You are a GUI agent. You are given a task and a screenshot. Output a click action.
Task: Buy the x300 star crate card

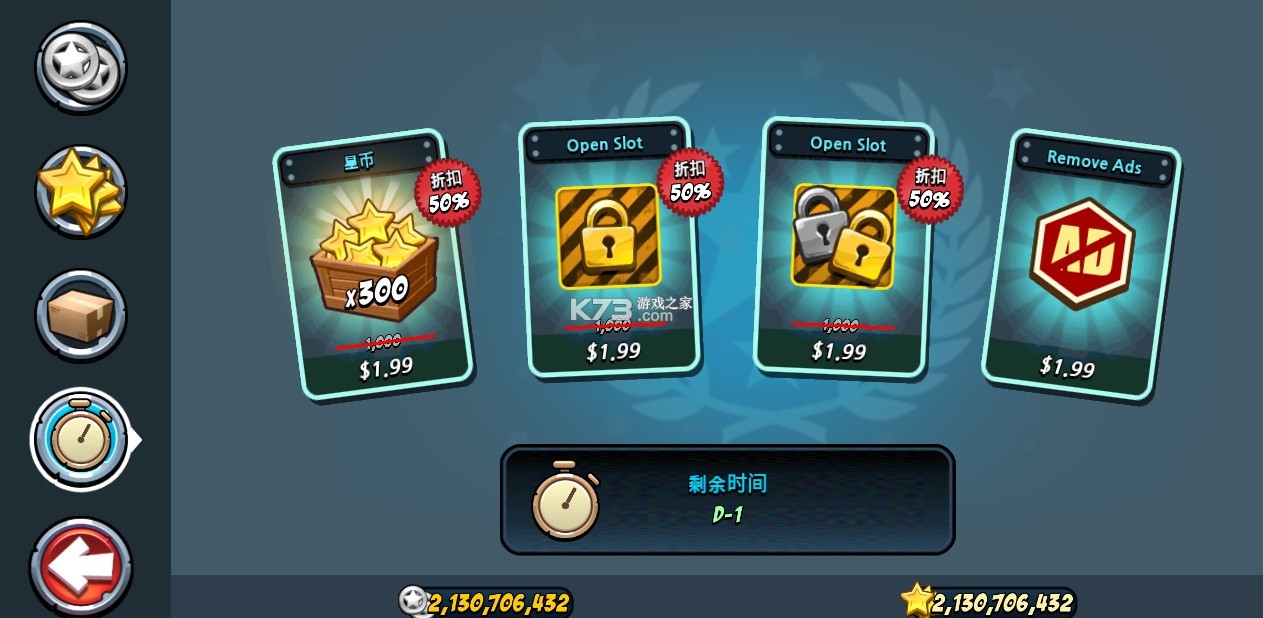(372, 264)
